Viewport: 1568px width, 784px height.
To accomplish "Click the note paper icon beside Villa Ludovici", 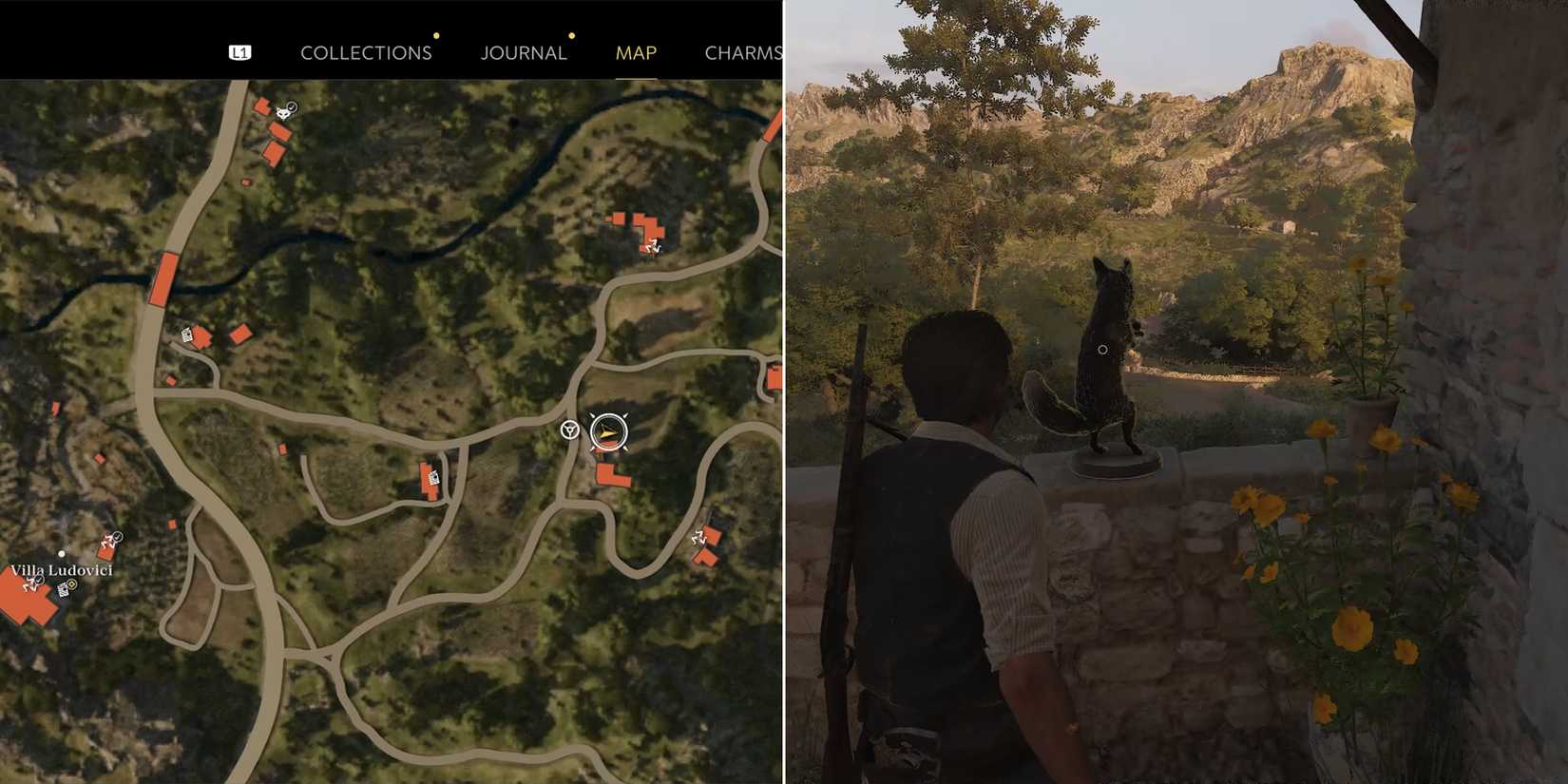I will (x=63, y=591).
